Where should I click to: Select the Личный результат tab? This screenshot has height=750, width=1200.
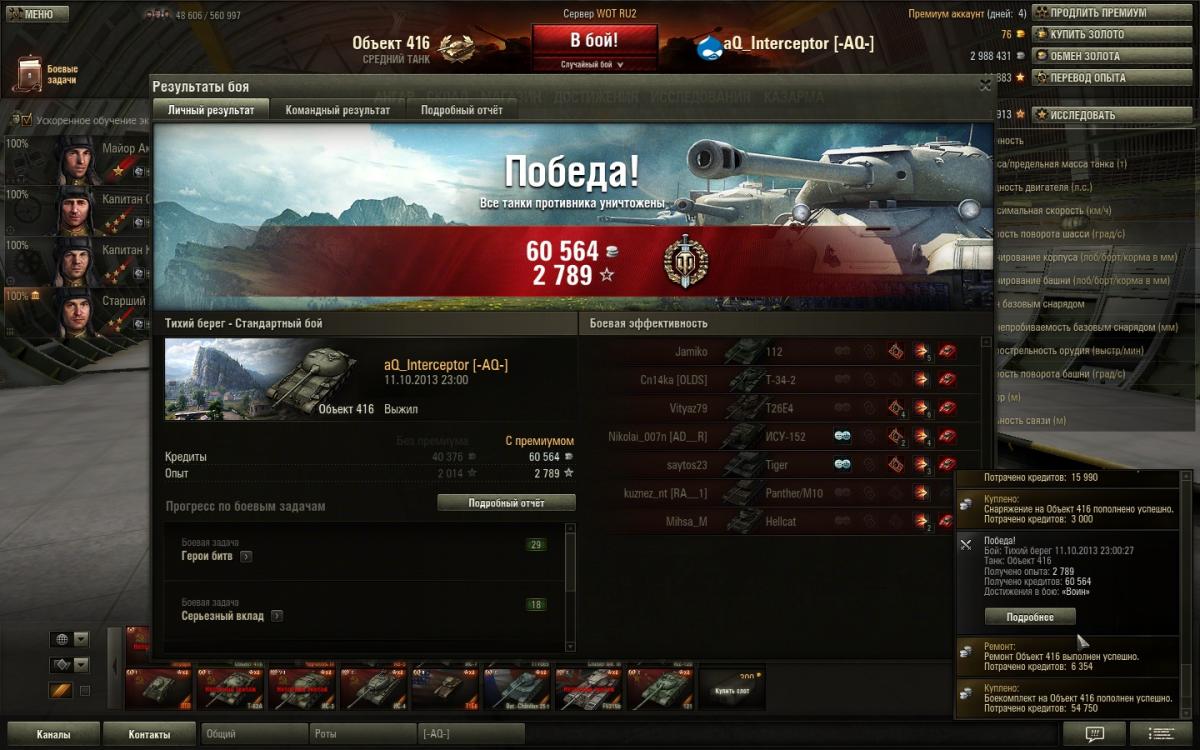pyautogui.click(x=211, y=110)
